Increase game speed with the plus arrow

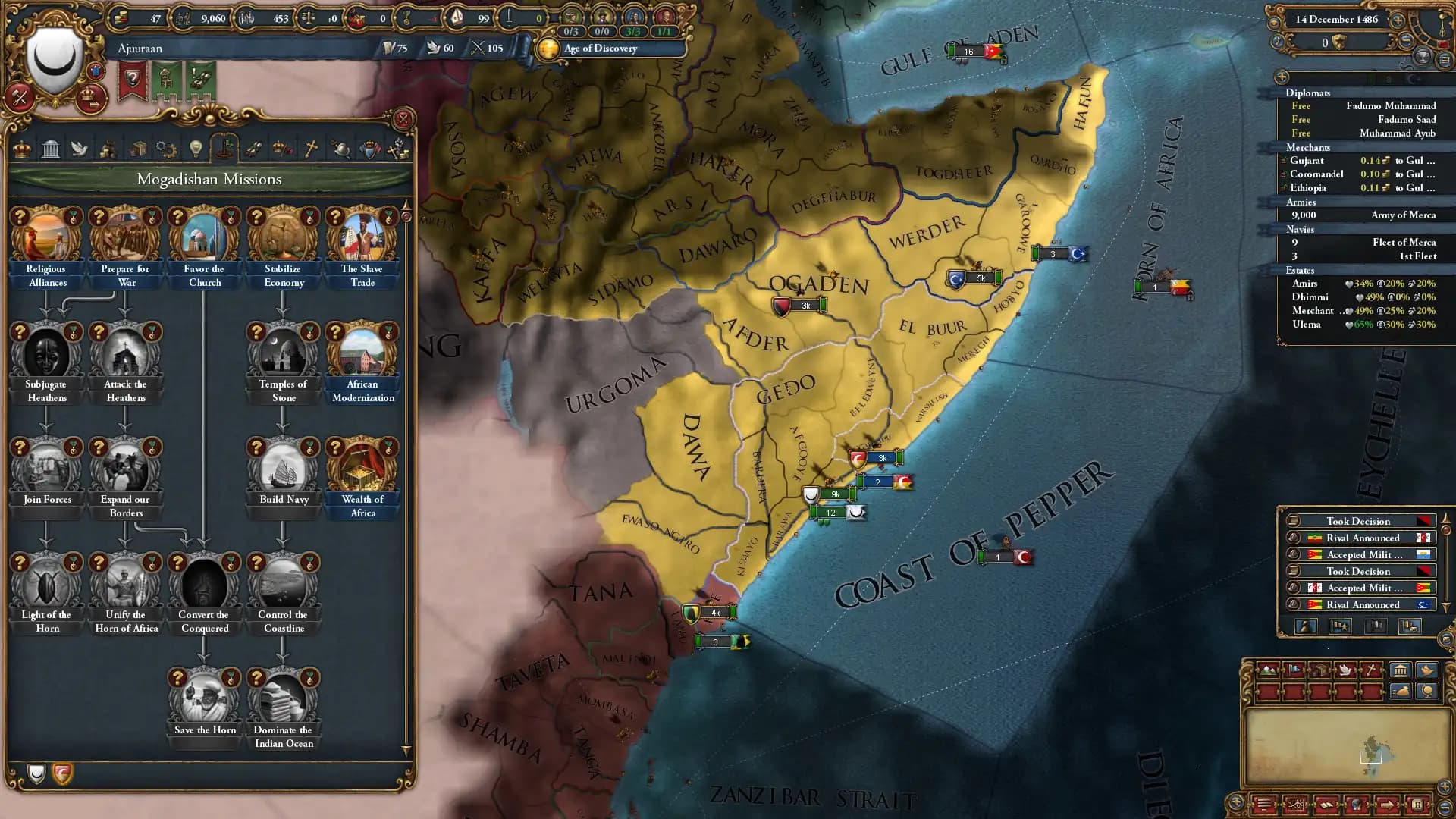coord(1397,20)
